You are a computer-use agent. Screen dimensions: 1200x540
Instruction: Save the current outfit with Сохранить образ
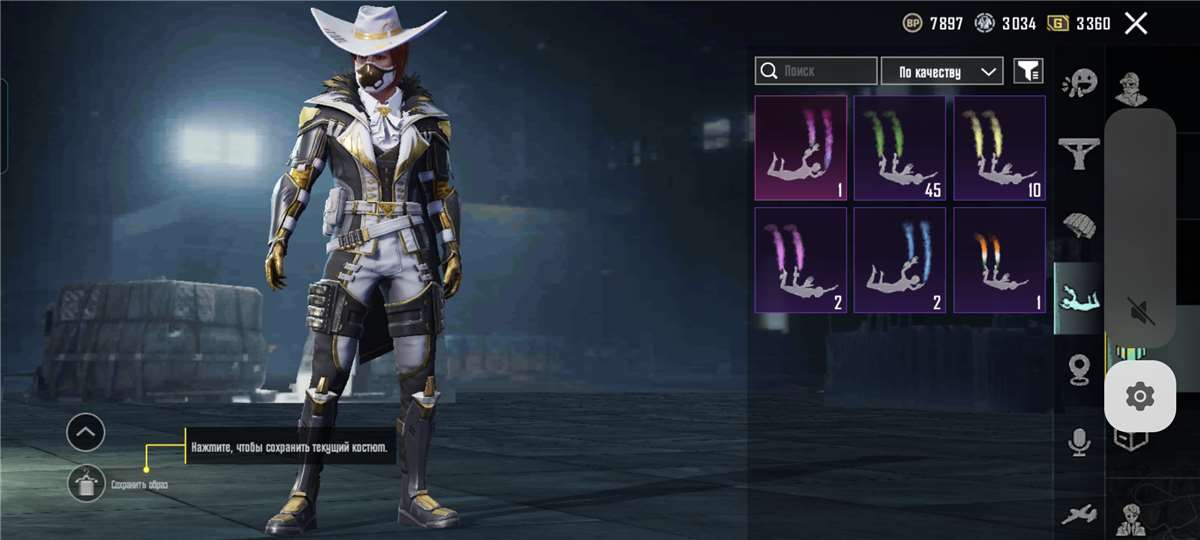pyautogui.click(x=87, y=485)
